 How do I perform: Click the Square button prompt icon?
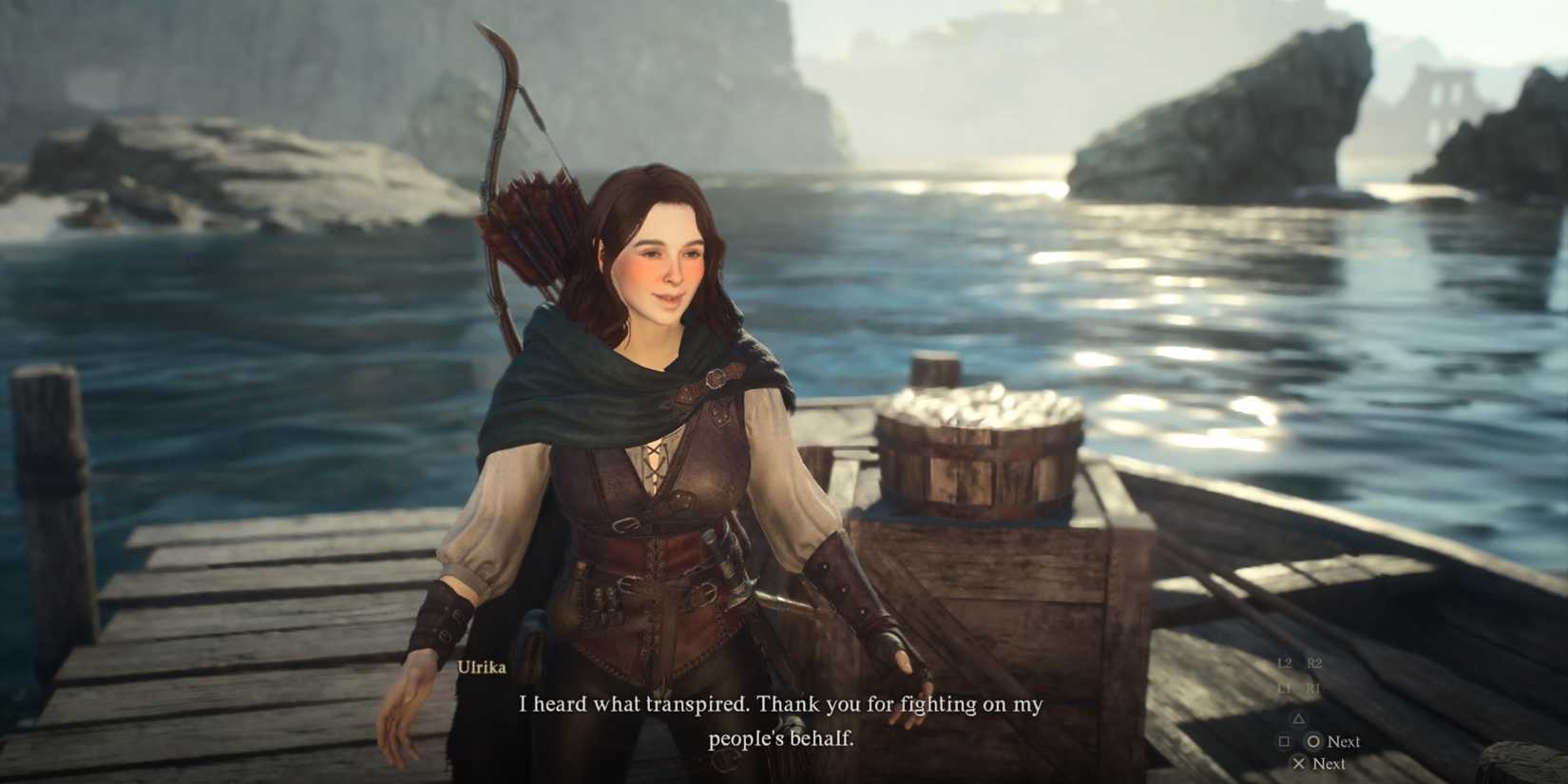coord(1284,740)
